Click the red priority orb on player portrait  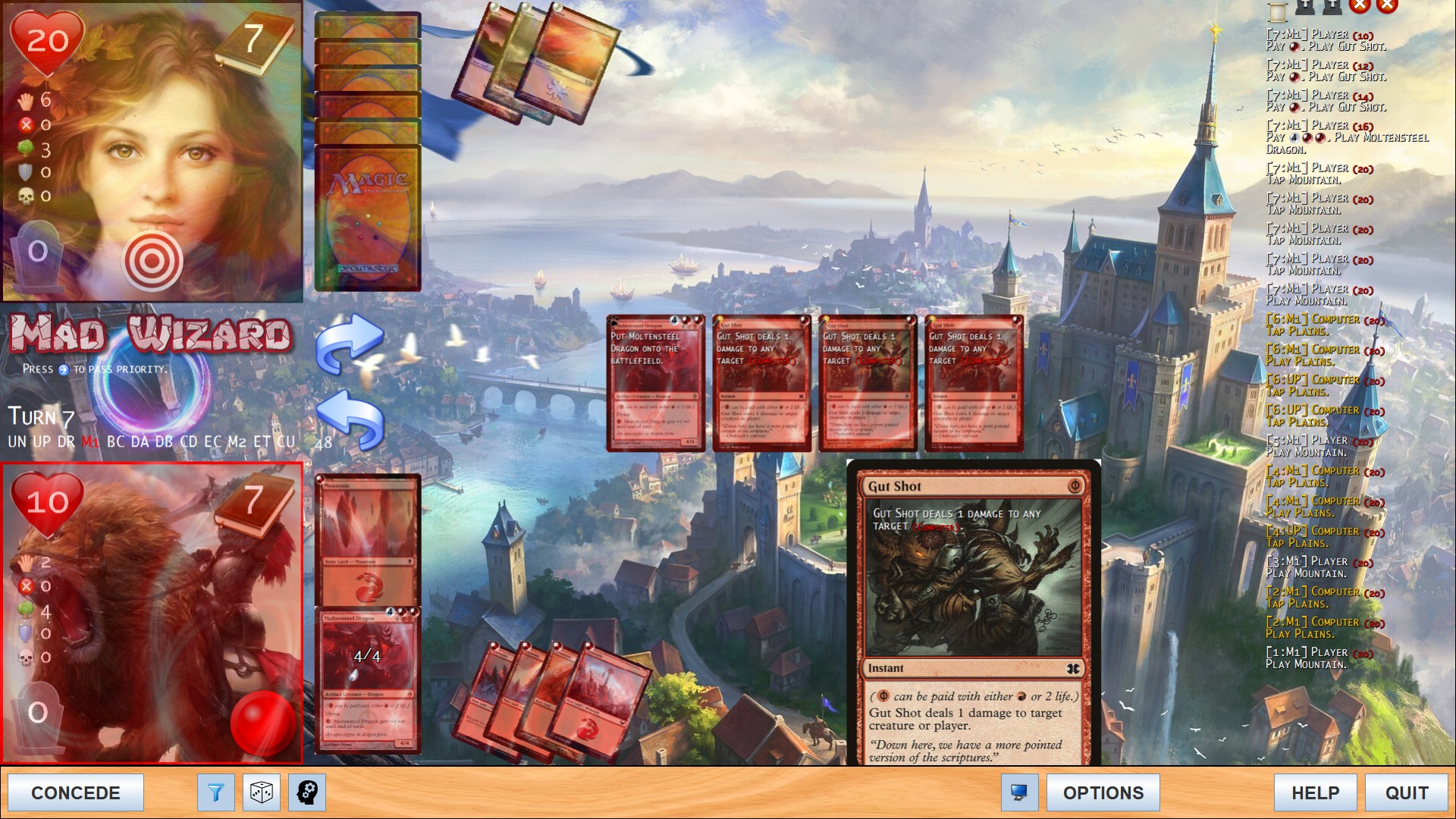pos(262,722)
